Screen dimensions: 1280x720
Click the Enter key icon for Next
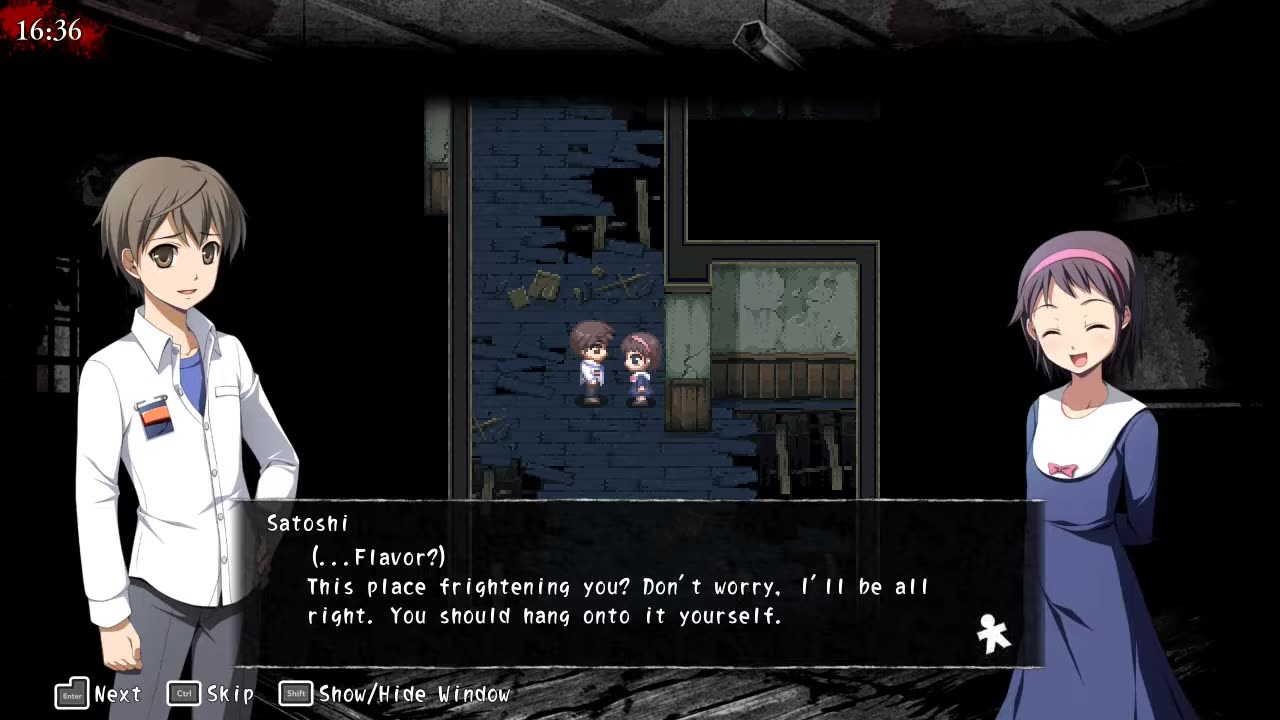coord(71,693)
